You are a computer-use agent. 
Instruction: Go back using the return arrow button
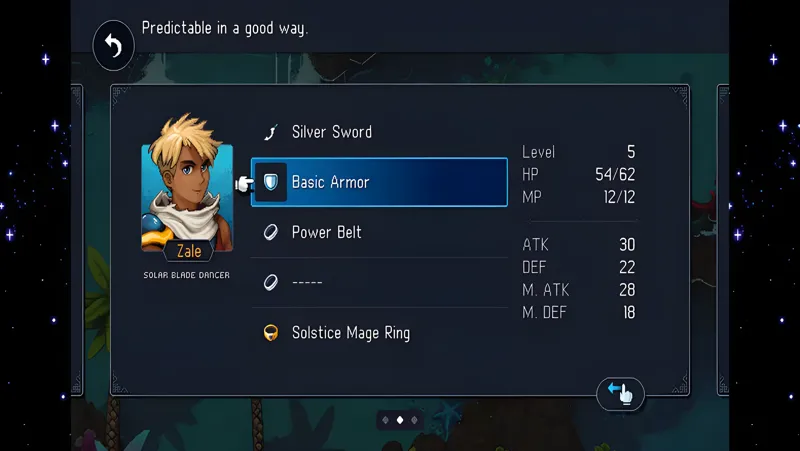(x=114, y=46)
